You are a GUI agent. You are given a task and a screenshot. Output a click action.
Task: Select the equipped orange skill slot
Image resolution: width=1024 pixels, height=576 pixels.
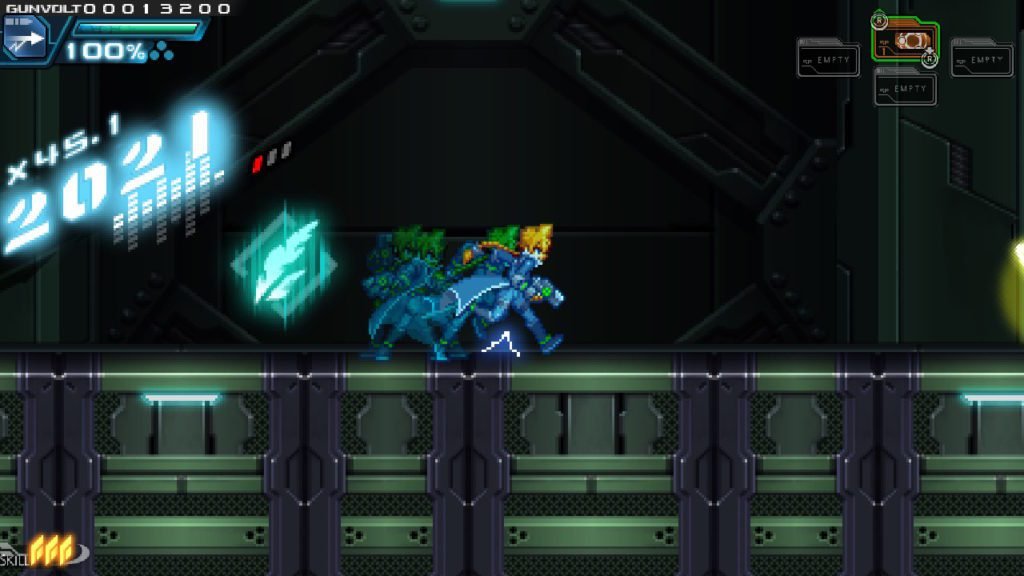pyautogui.click(x=905, y=42)
